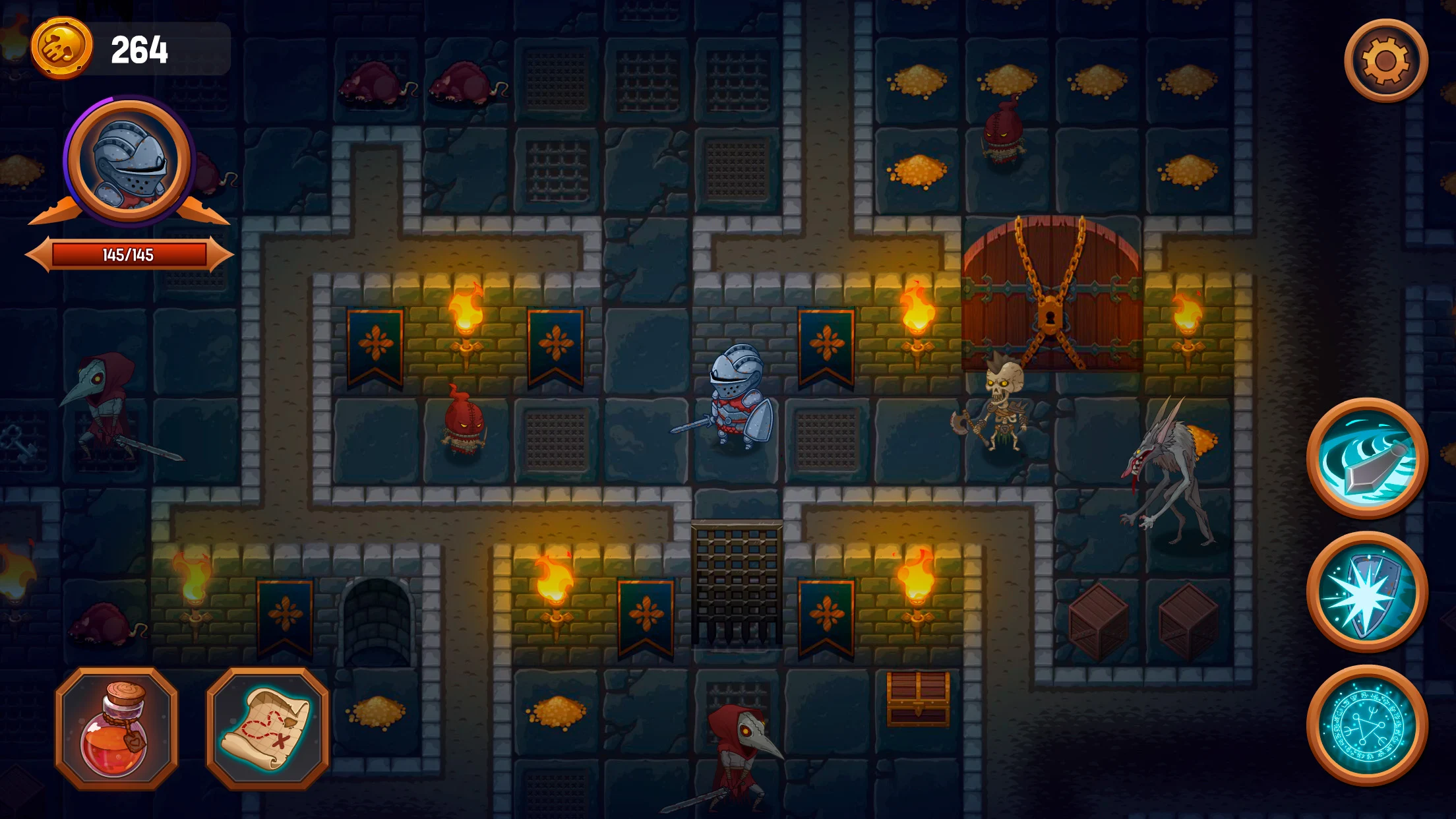Use the red health potion

[x=116, y=729]
